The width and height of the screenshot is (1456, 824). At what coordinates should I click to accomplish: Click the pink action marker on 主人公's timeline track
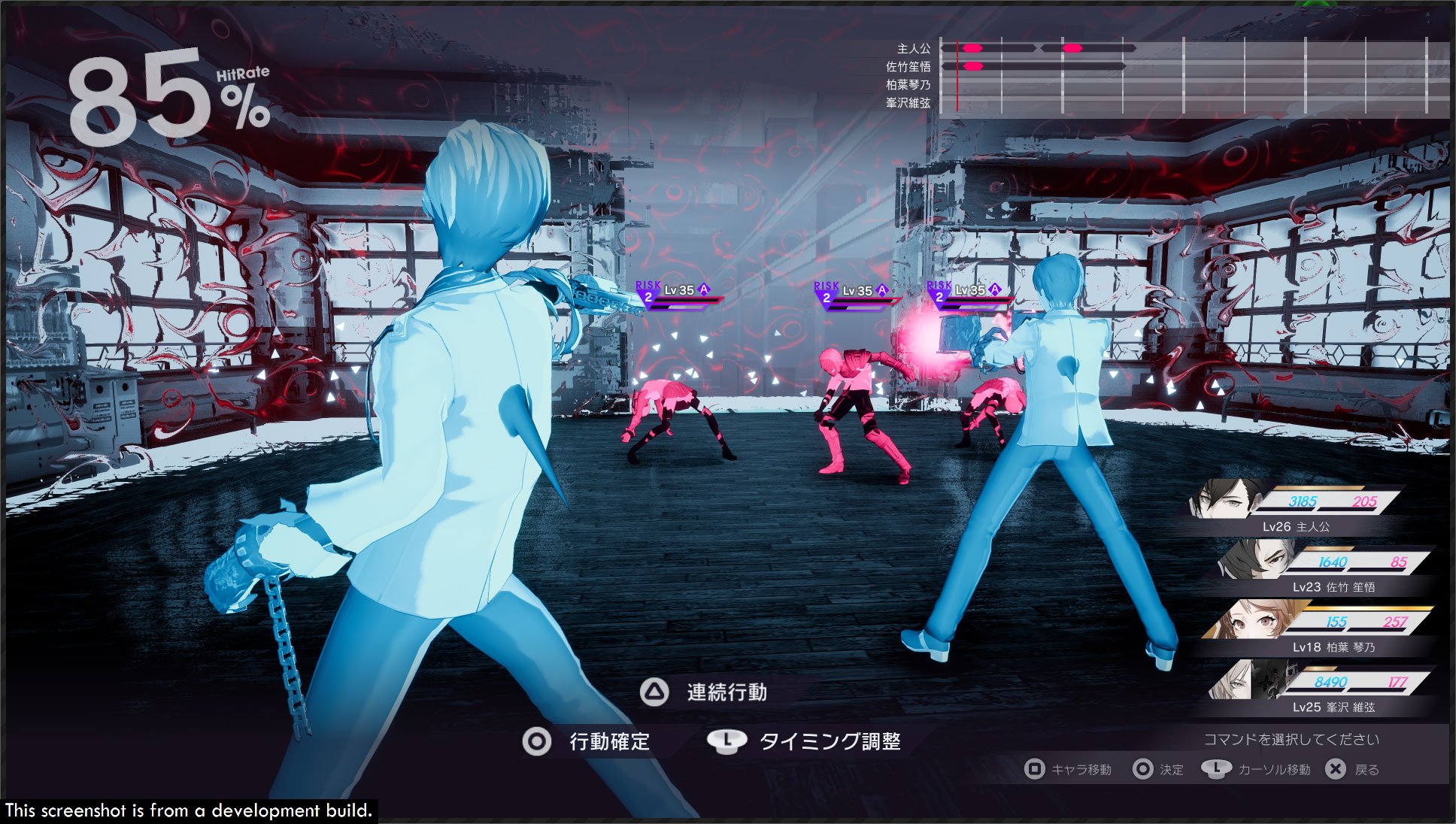click(x=974, y=47)
